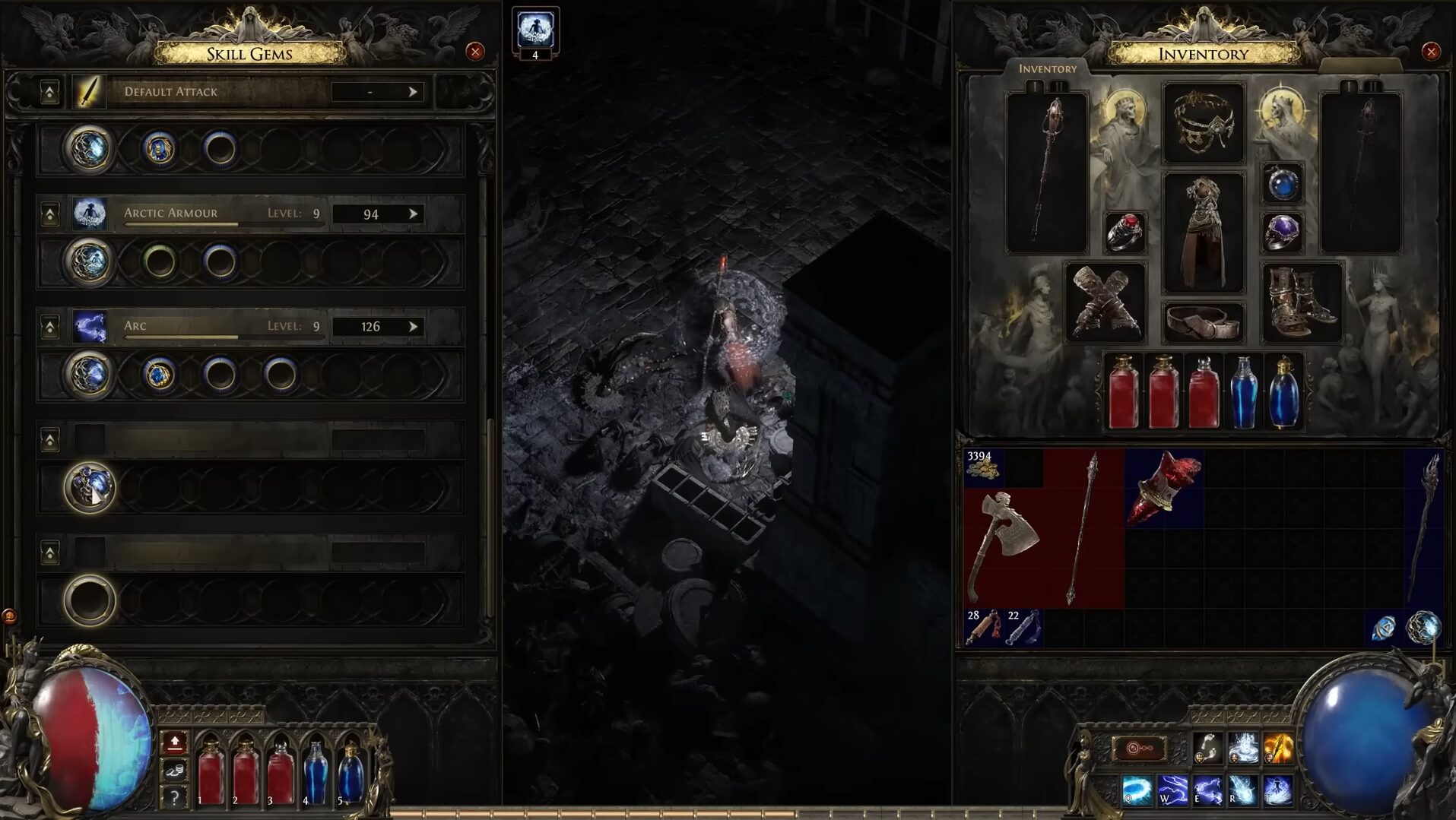
Task: Expand Arc skill details arrow
Action: tap(413, 326)
